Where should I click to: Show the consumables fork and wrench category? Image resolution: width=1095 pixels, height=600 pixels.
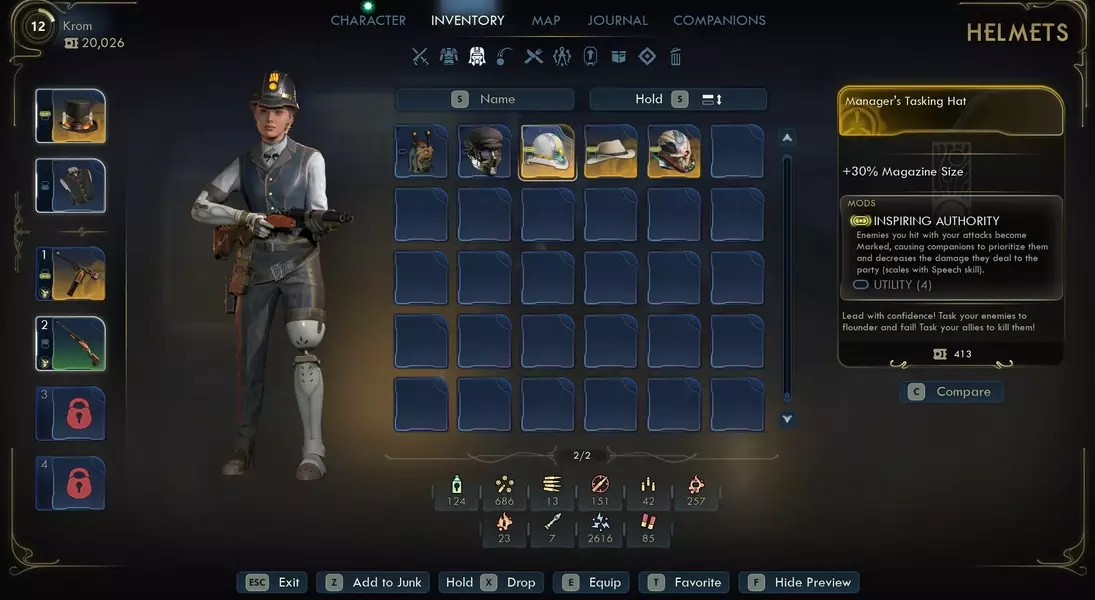(x=534, y=57)
